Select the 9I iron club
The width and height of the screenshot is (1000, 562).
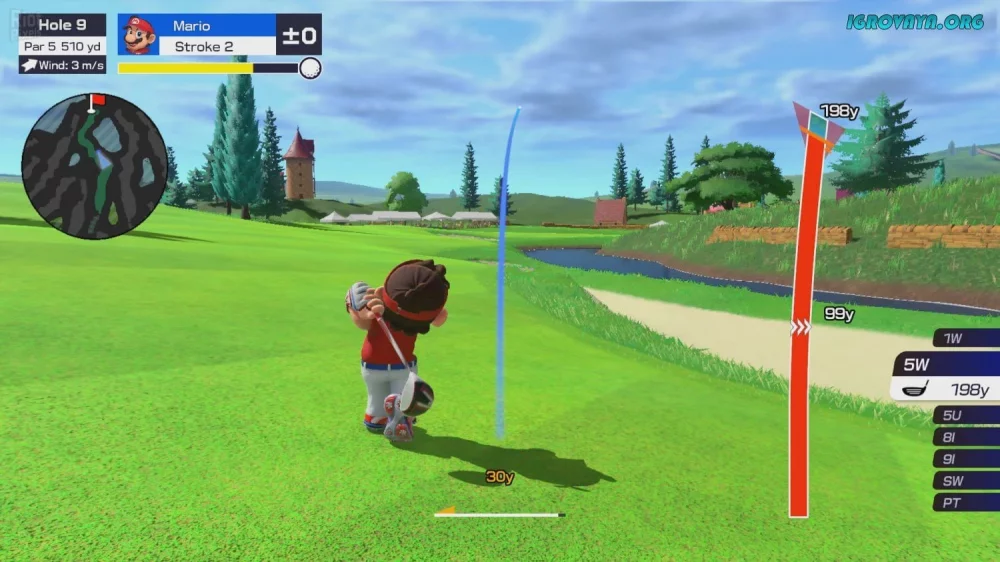point(965,458)
